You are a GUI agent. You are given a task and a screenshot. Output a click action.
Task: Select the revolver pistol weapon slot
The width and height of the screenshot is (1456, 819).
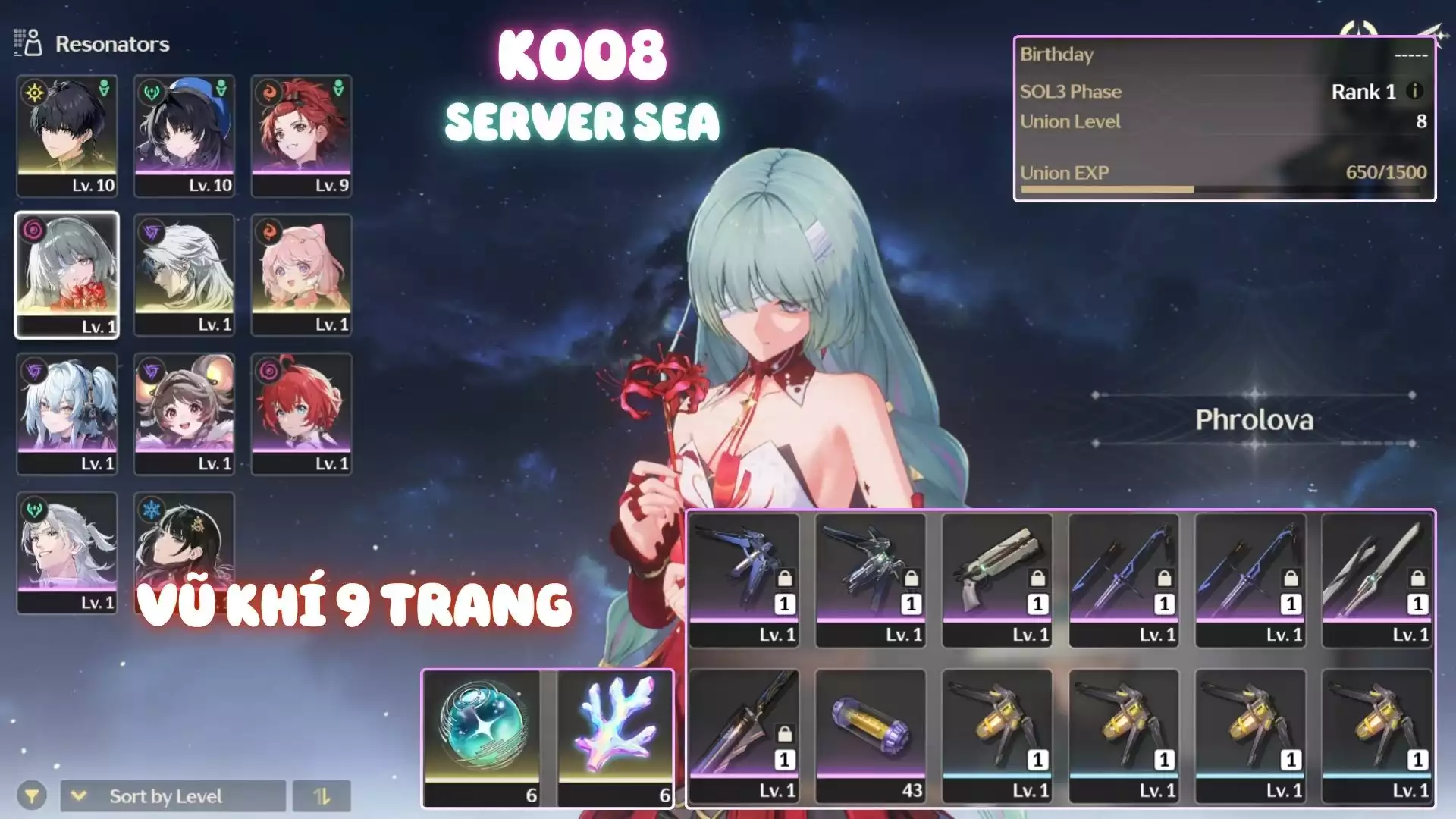point(997,580)
